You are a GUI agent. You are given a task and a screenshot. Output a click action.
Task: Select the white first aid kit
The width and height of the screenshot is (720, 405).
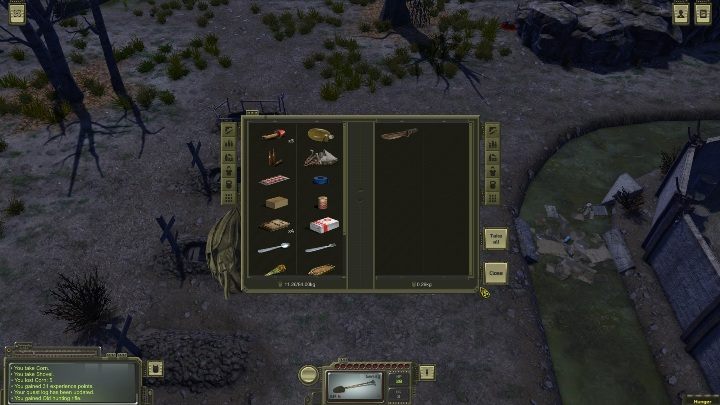pyautogui.click(x=320, y=226)
